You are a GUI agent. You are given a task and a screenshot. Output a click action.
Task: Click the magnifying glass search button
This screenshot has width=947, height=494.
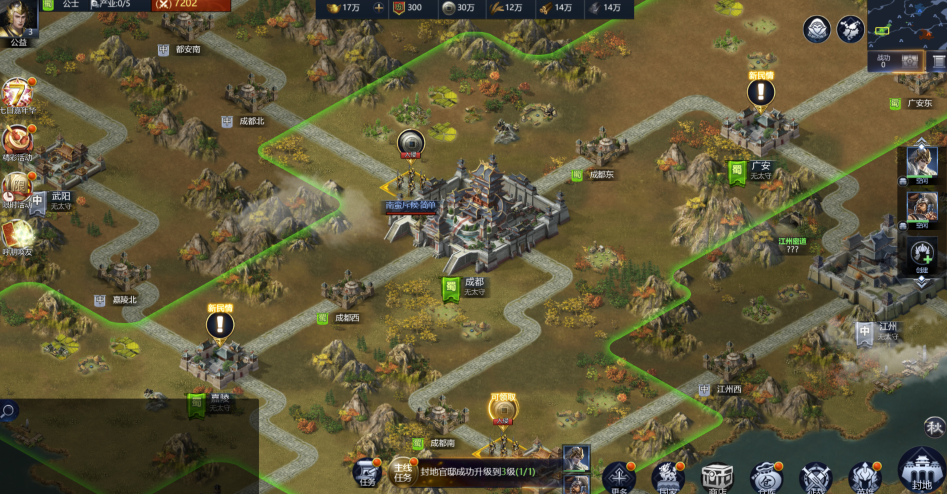pos(8,410)
